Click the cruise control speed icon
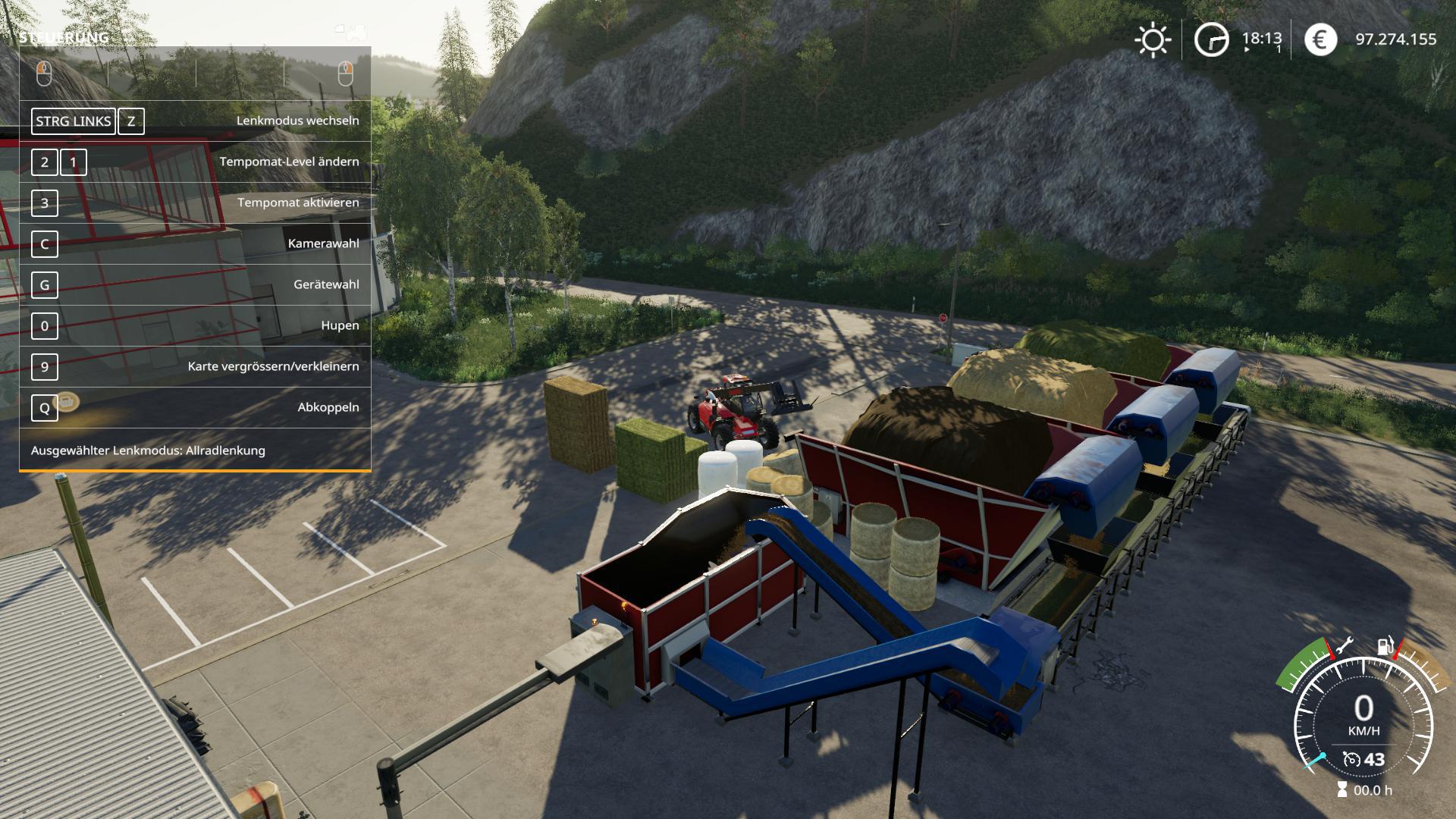This screenshot has height=819, width=1456. (1351, 759)
